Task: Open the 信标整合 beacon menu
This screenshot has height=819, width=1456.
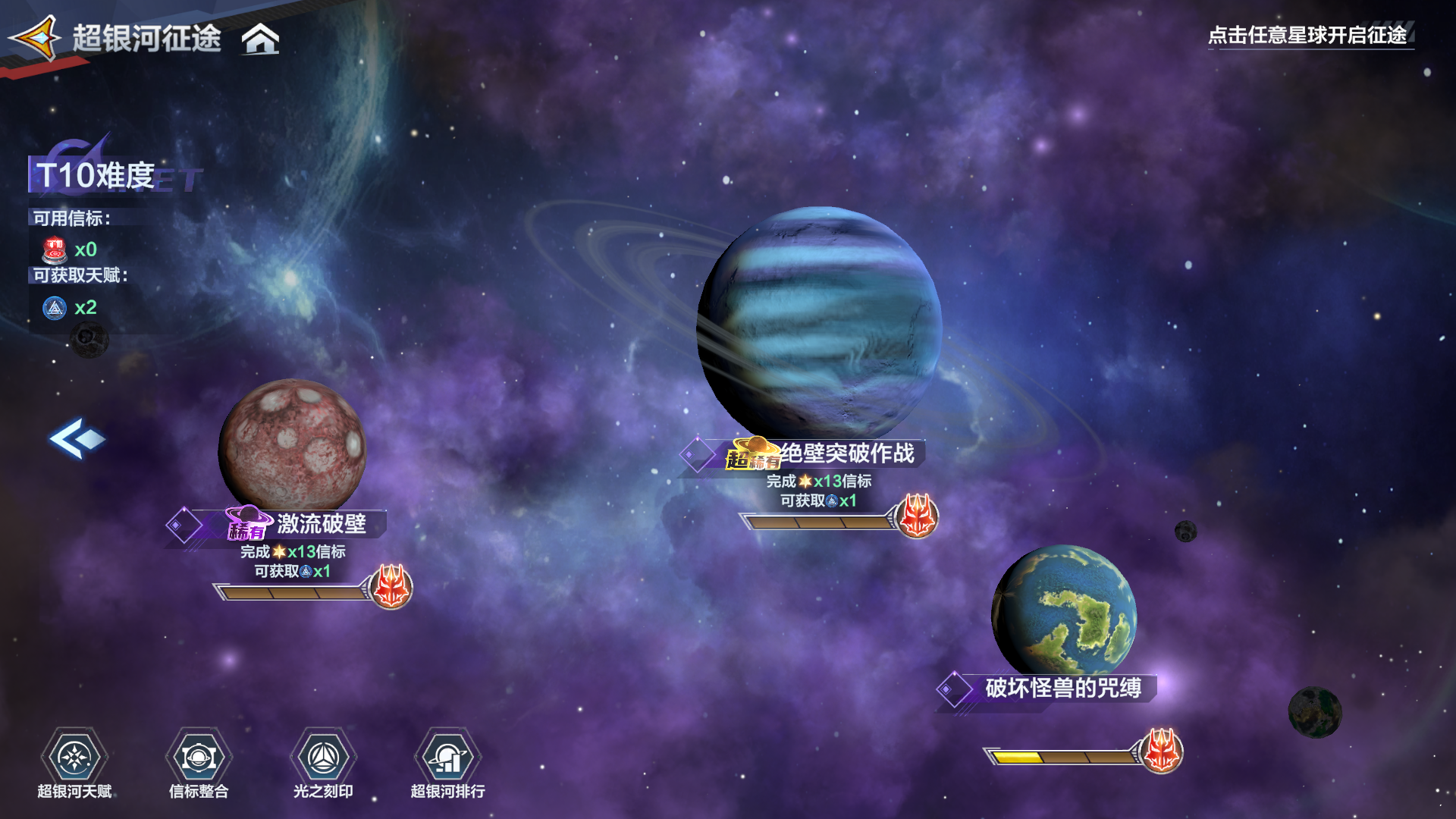Action: tap(199, 758)
